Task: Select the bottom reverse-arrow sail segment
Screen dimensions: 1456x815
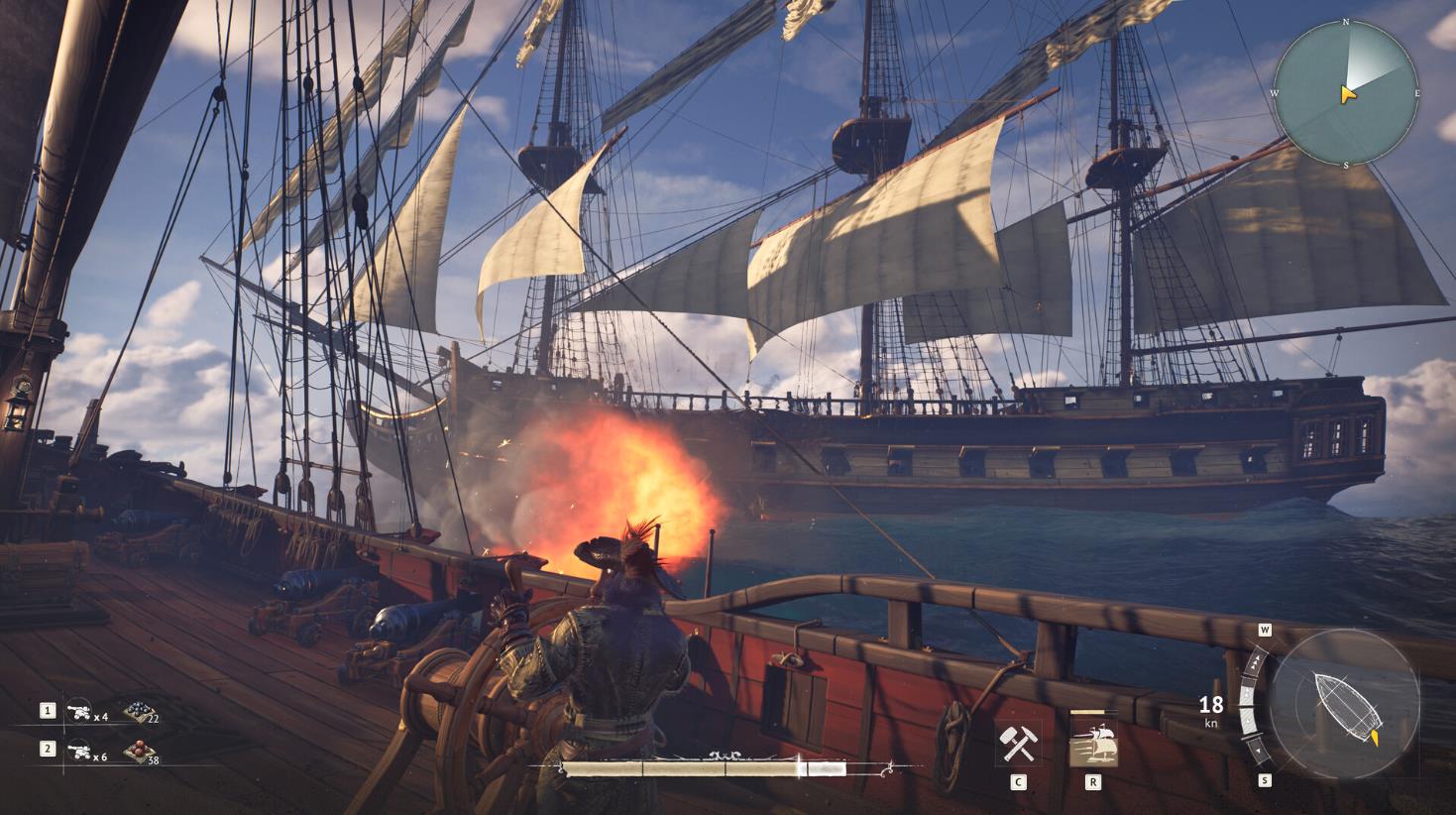Action: (1259, 750)
